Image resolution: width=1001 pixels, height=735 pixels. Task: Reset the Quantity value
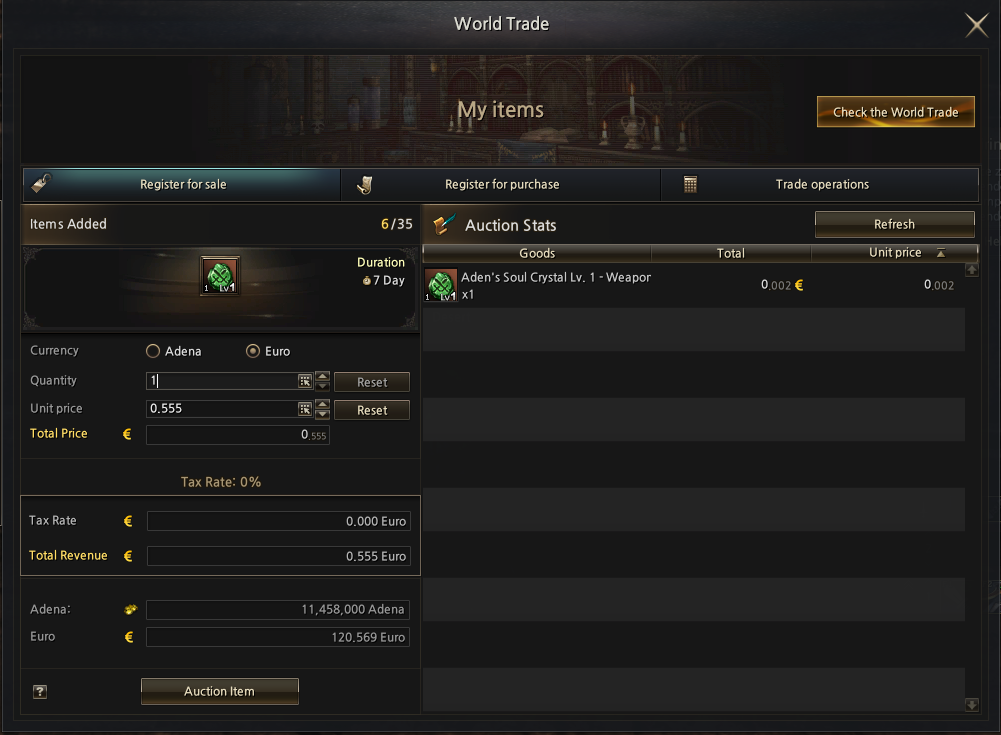[371, 382]
